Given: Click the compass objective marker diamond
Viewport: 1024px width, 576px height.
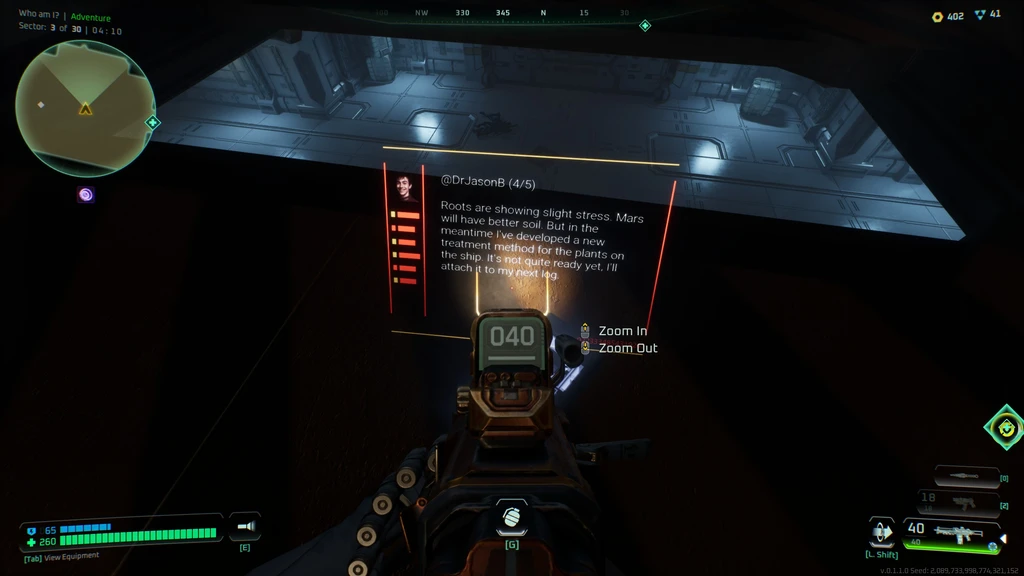Looking at the screenshot, I should point(645,25).
